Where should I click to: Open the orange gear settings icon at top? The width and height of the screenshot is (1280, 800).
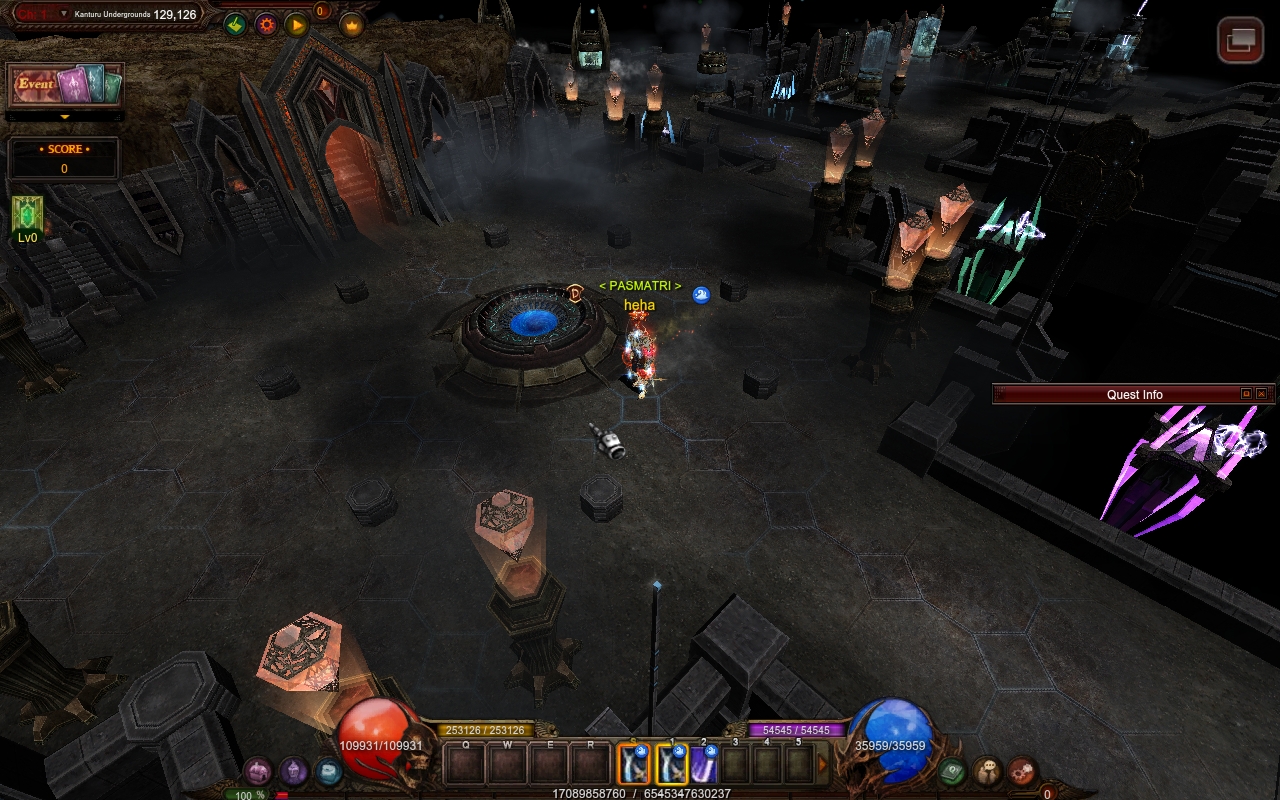[x=266, y=24]
